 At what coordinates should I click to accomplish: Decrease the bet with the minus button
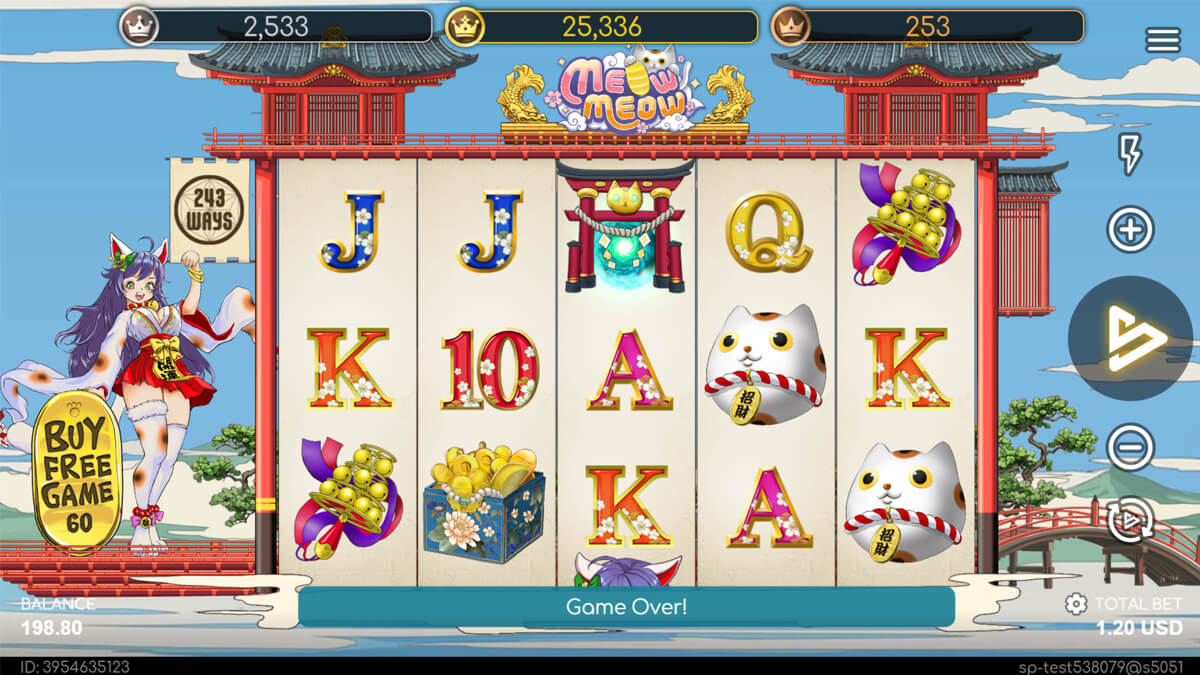click(x=1130, y=447)
